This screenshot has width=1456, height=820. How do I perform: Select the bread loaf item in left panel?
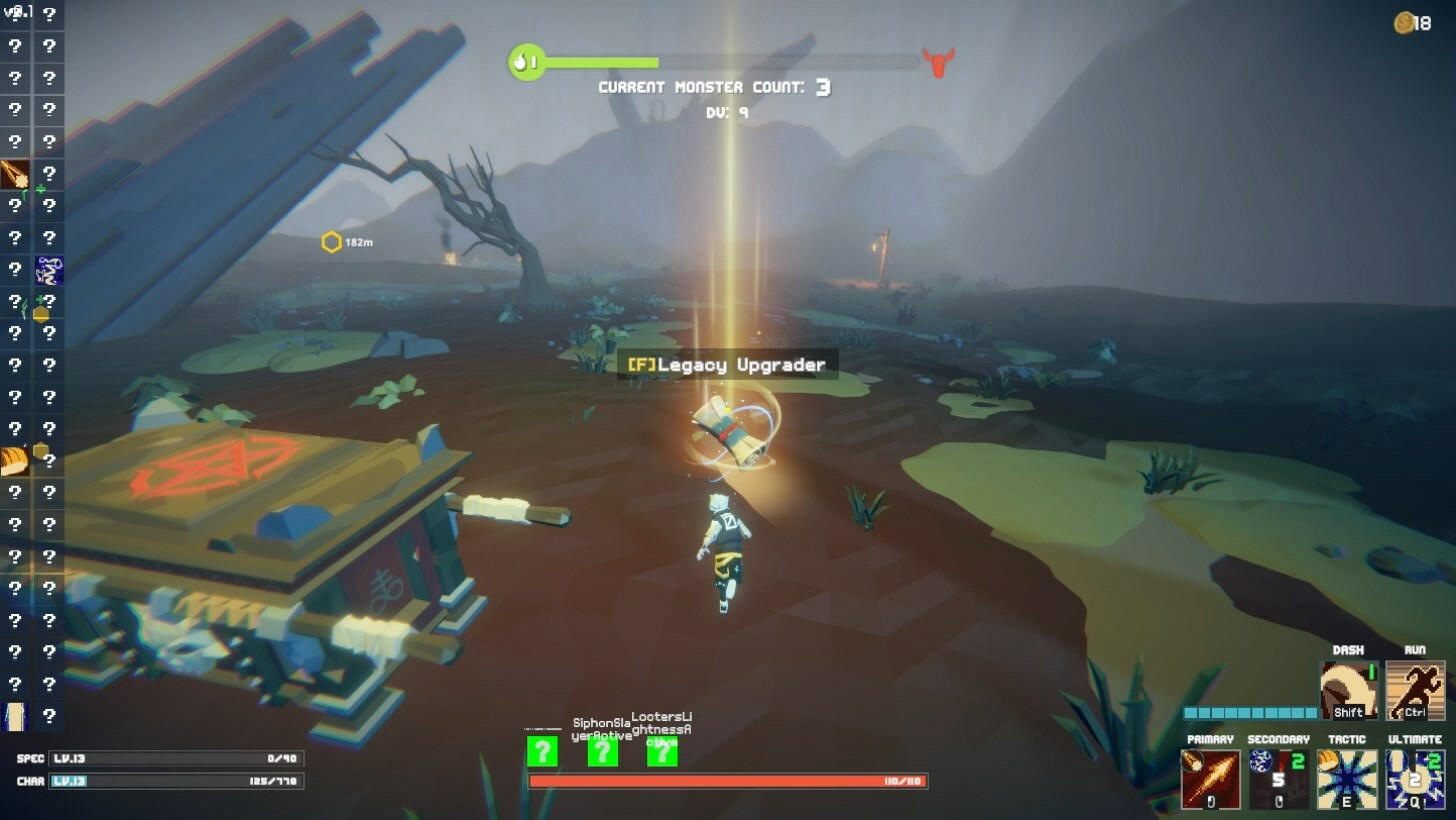(15, 461)
